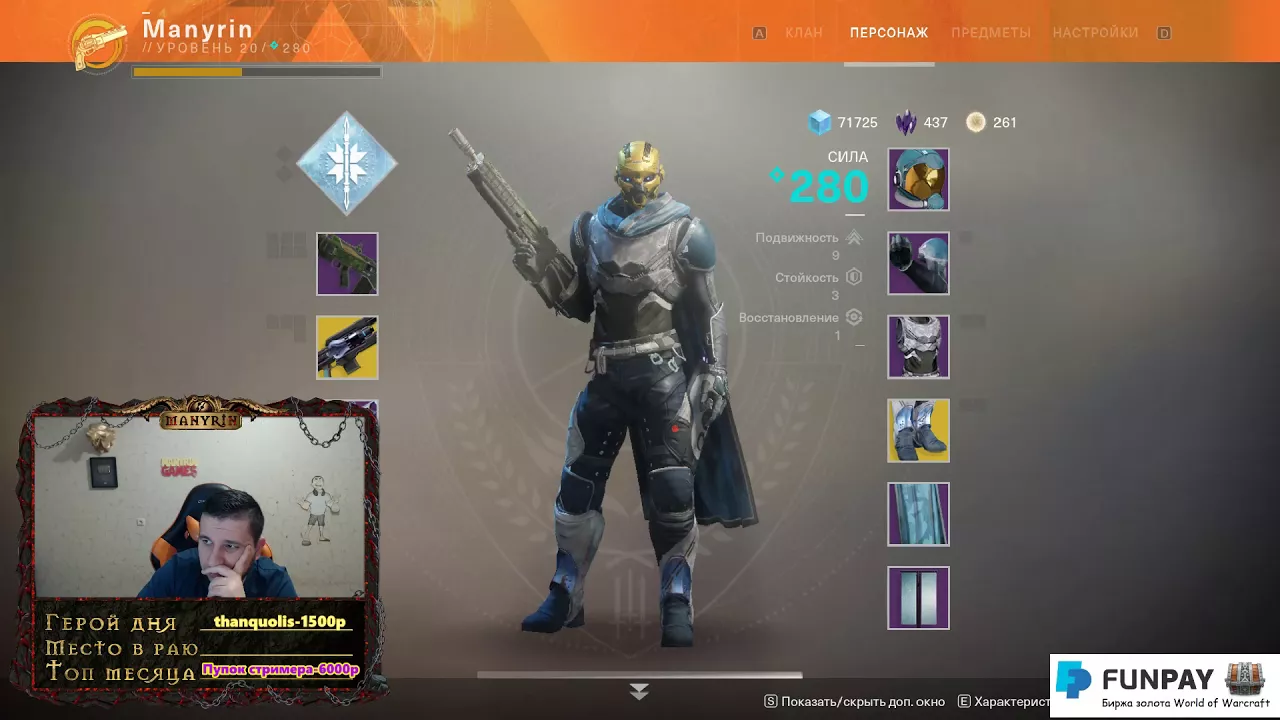Select the gauntlets armor slot
Screen dimensions: 1280x720
point(918,264)
